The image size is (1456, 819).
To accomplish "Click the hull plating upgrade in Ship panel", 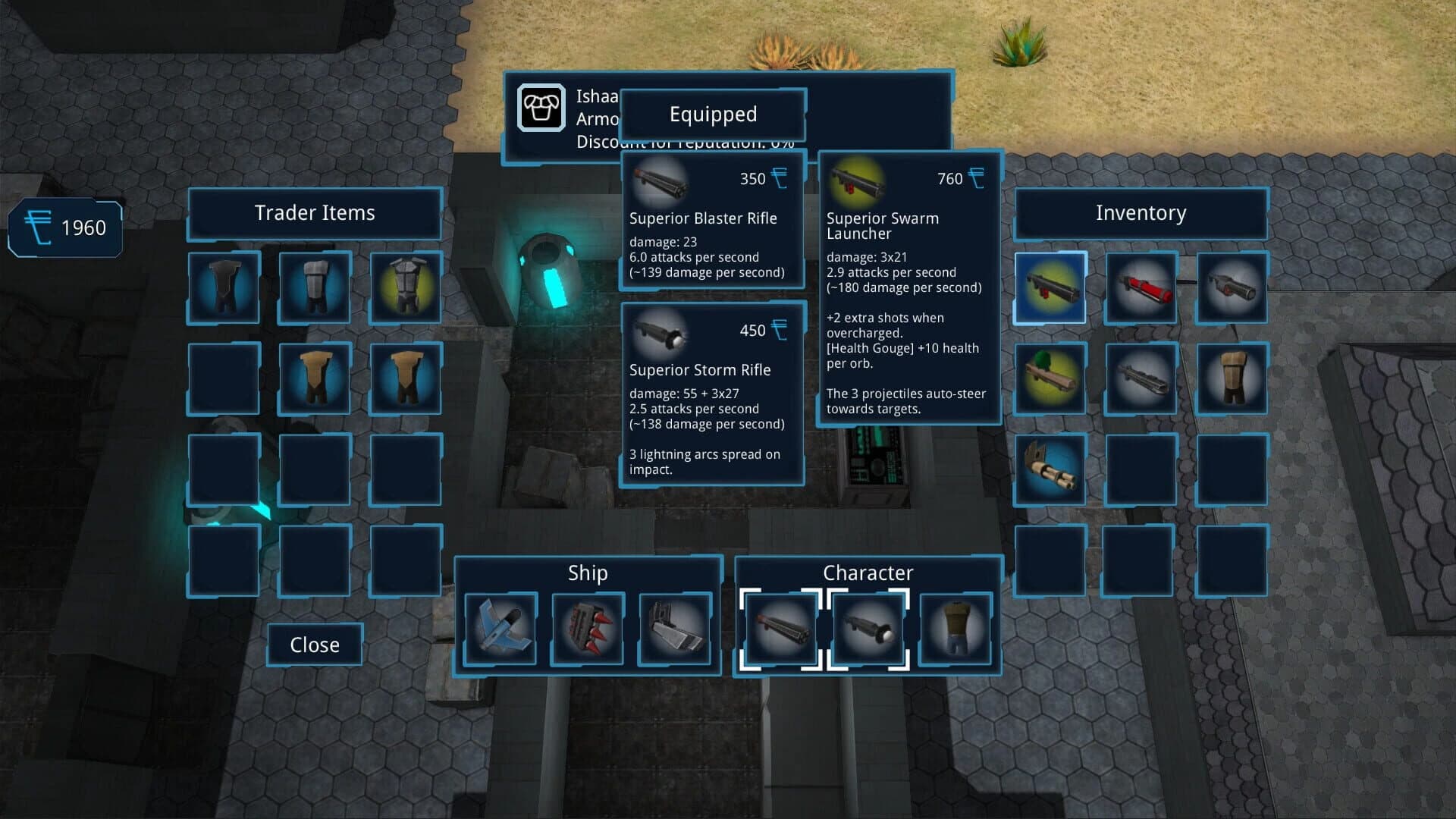I will click(x=675, y=628).
